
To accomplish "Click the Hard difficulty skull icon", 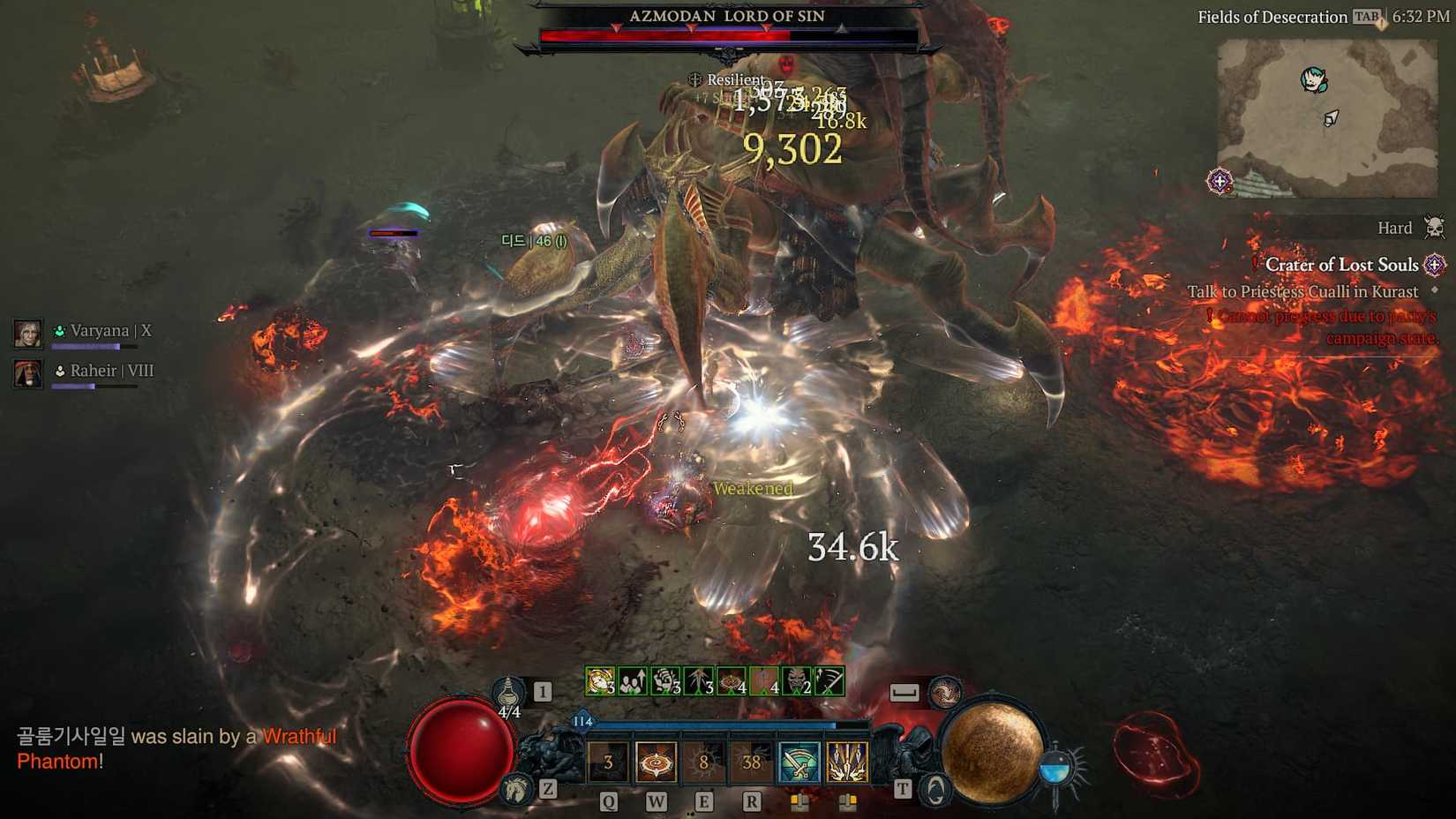I will [x=1433, y=228].
